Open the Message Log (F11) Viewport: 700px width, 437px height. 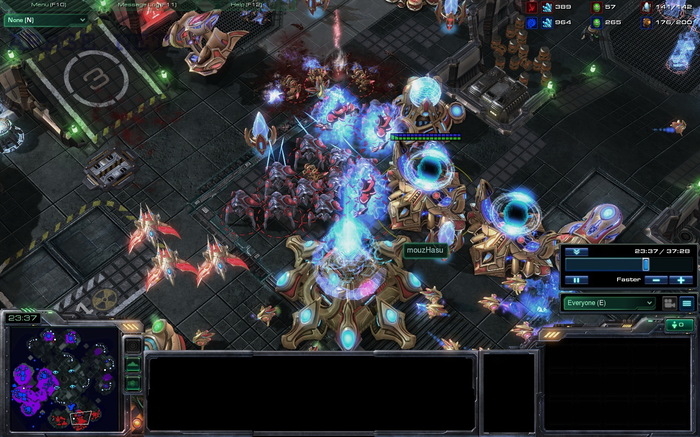pos(148,5)
